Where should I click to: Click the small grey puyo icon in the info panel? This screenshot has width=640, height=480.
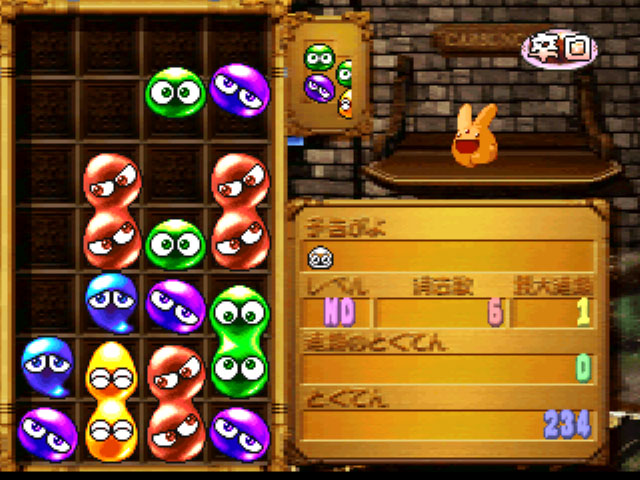[x=320, y=258]
